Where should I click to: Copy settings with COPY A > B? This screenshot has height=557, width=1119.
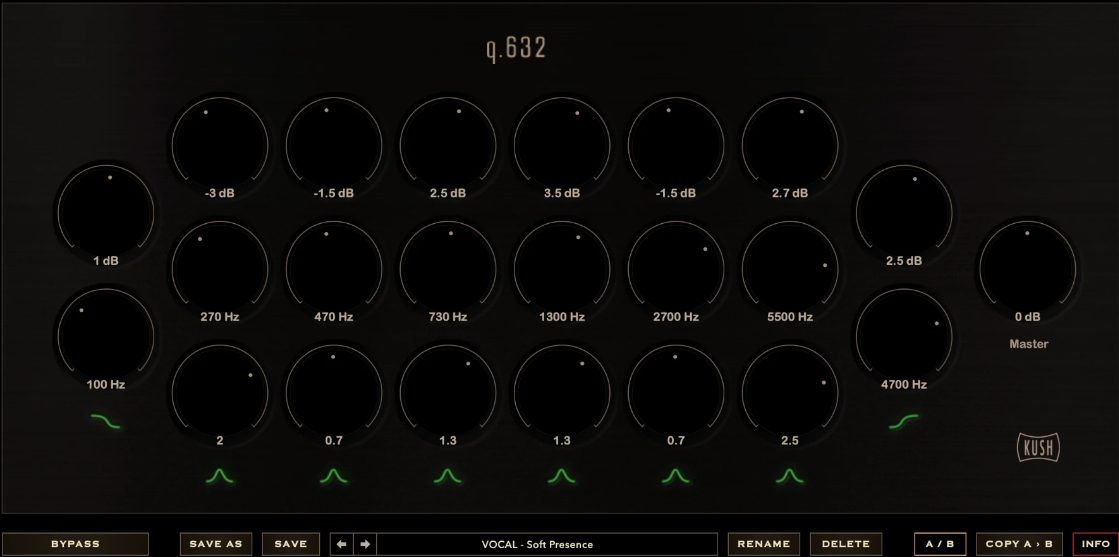click(1018, 544)
